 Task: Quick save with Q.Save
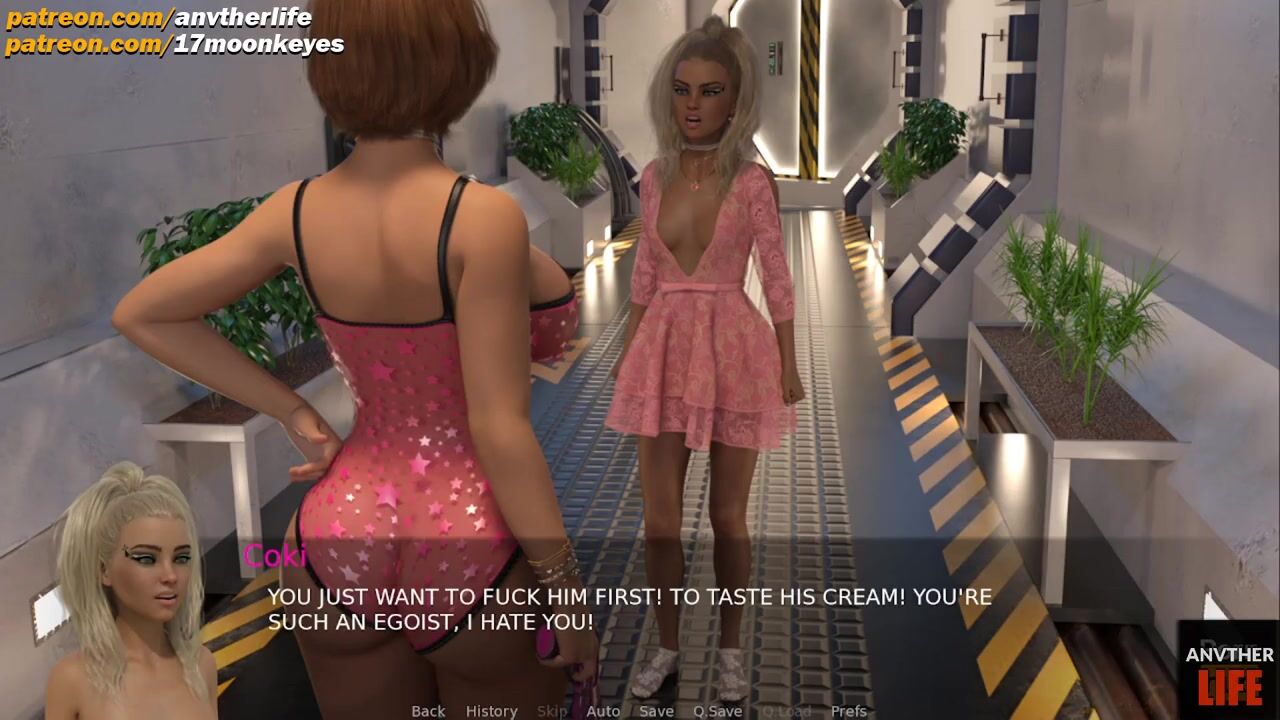click(717, 711)
